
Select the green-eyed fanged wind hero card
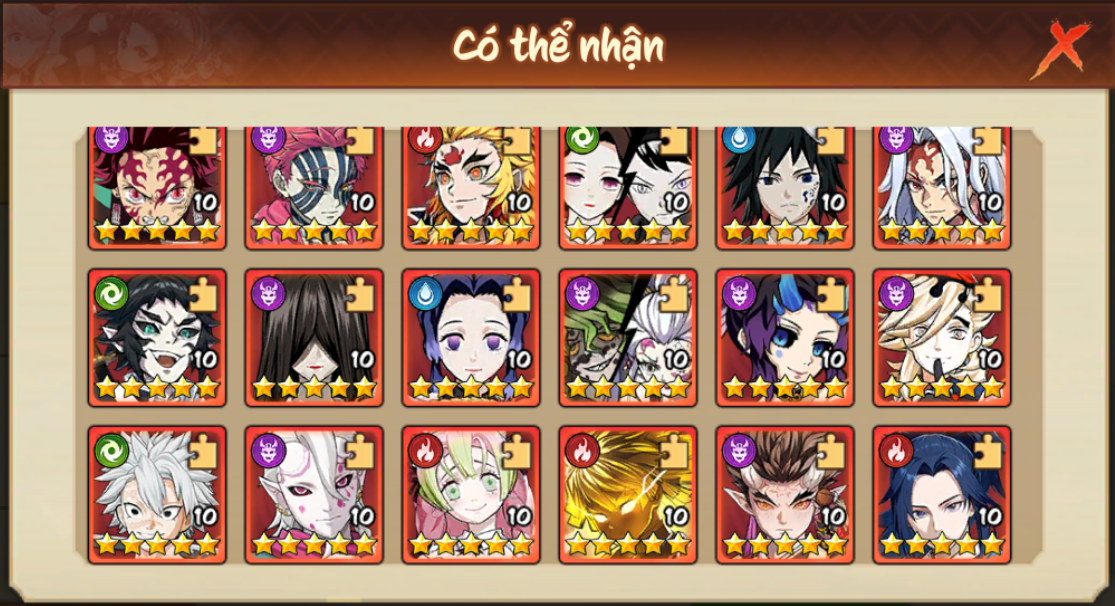coord(157,337)
